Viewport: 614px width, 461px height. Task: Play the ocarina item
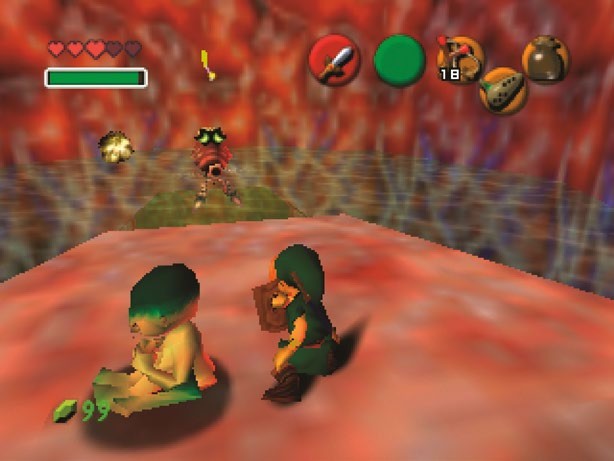(x=502, y=91)
